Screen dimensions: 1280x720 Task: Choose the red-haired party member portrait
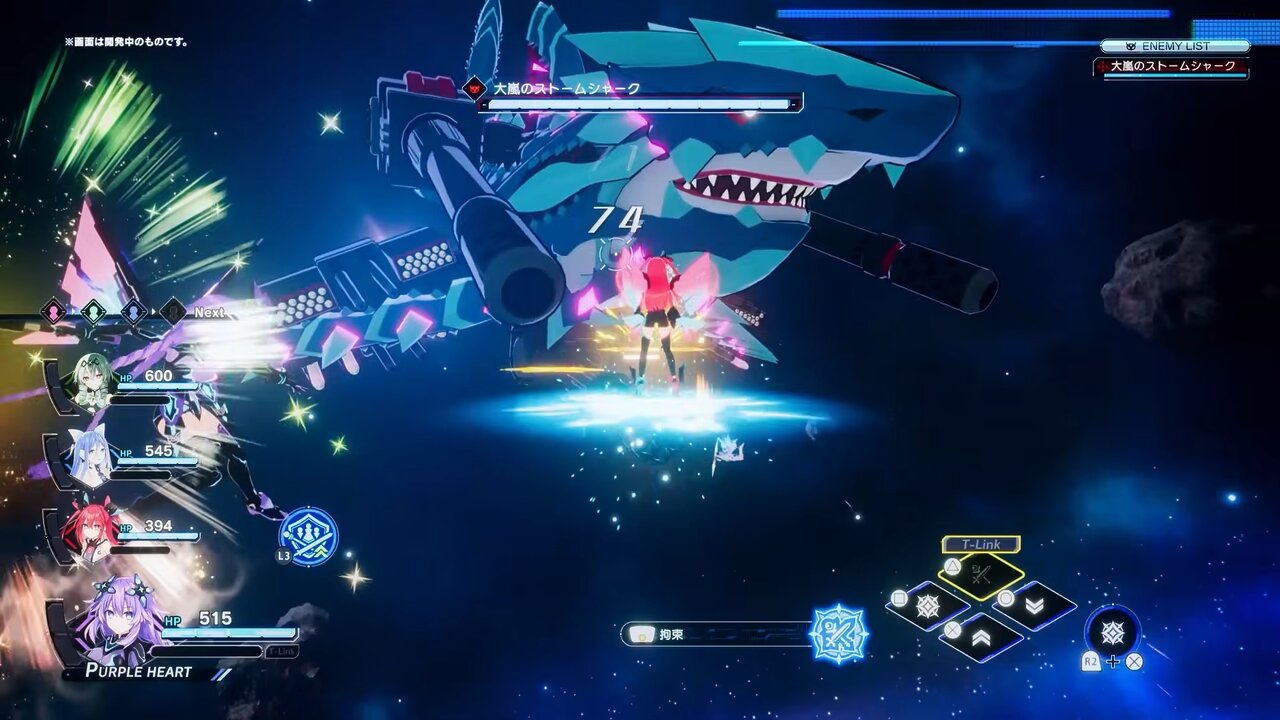(x=89, y=532)
